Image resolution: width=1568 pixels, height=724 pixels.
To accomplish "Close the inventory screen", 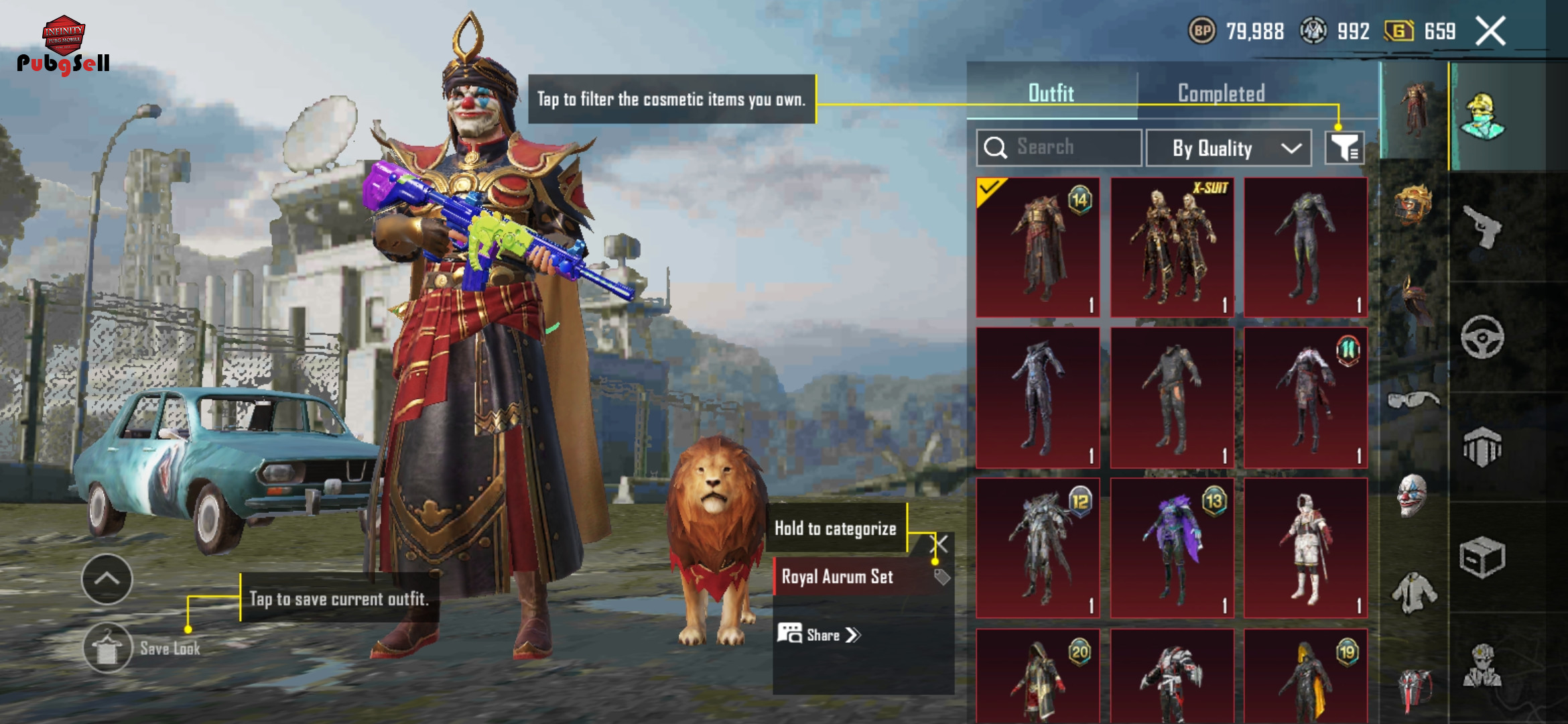I will coord(1490,32).
